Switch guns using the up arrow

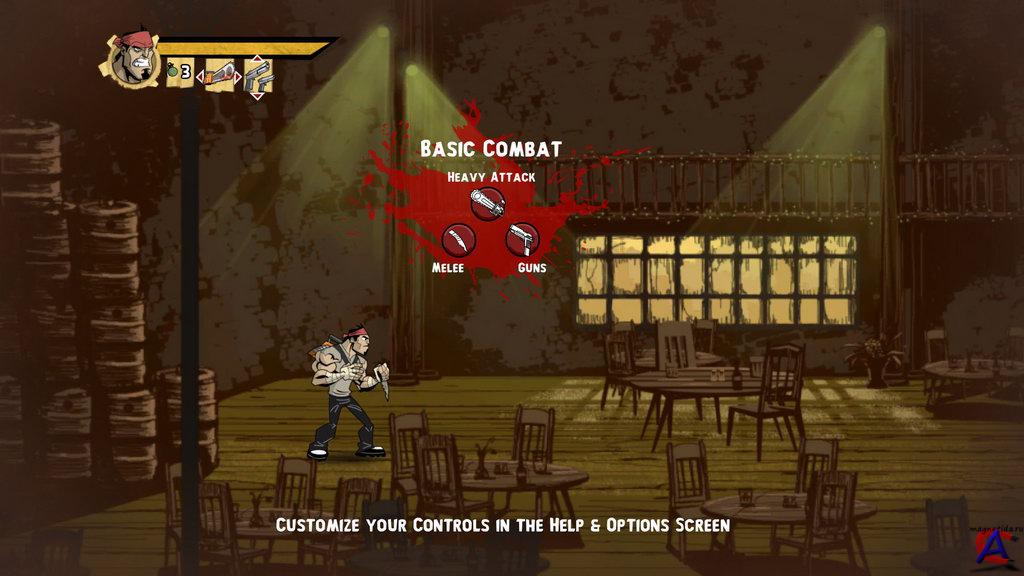pyautogui.click(x=257, y=57)
